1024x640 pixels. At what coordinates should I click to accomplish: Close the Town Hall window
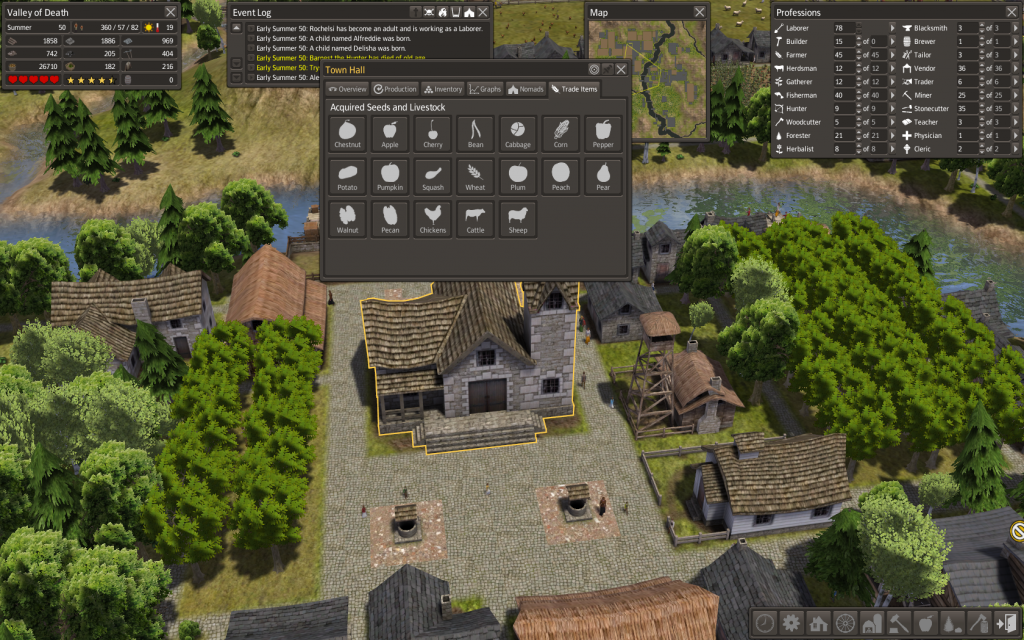point(621,69)
